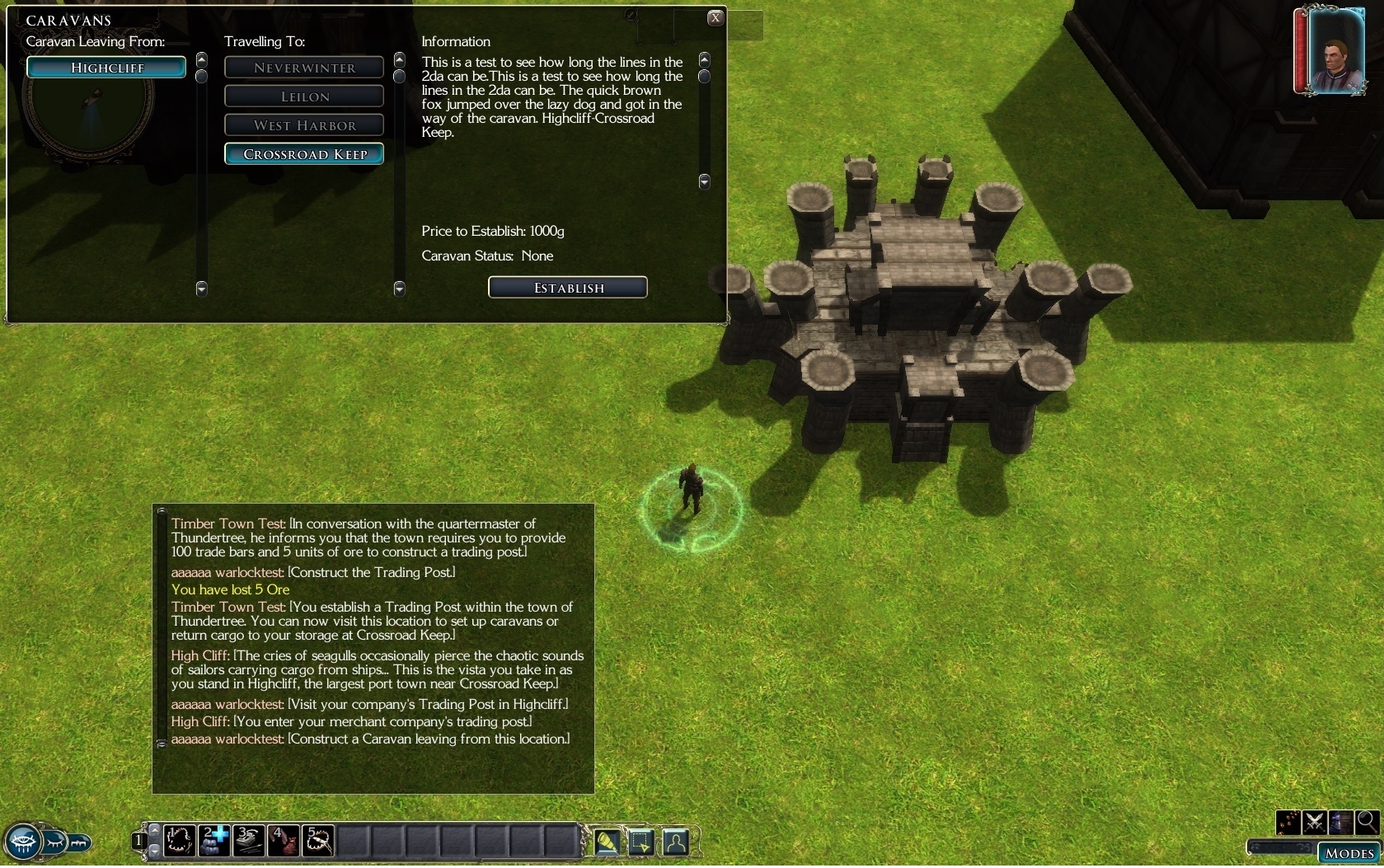
Task: Click the crossed swords icon
Action: pos(1315,822)
